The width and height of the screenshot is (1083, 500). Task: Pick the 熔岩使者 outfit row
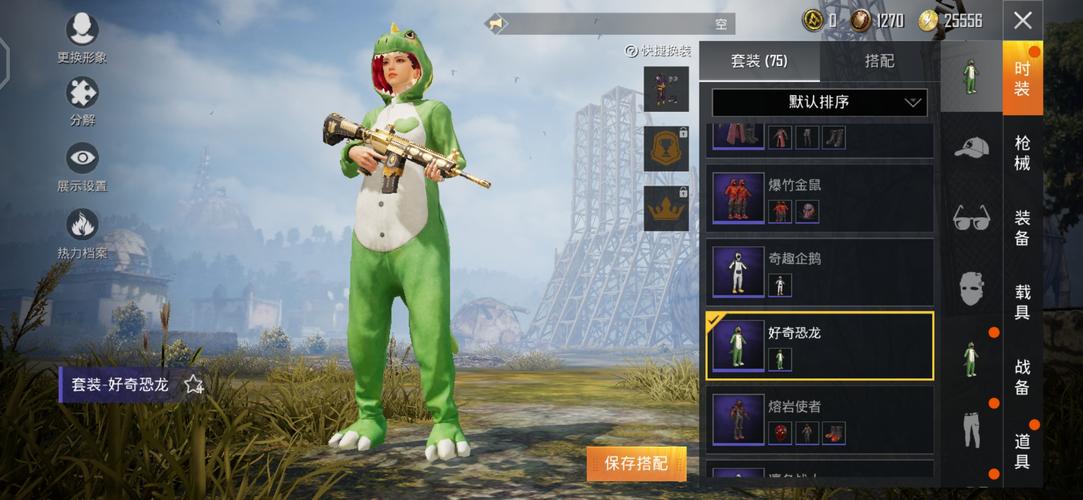tap(819, 419)
